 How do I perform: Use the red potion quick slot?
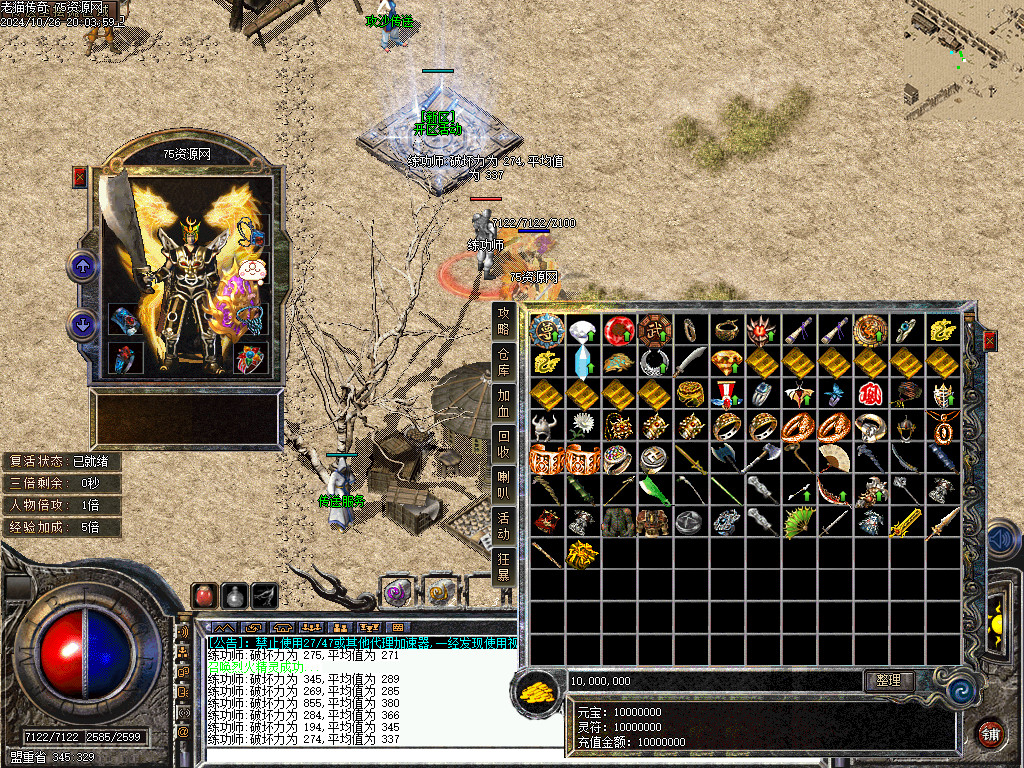204,595
